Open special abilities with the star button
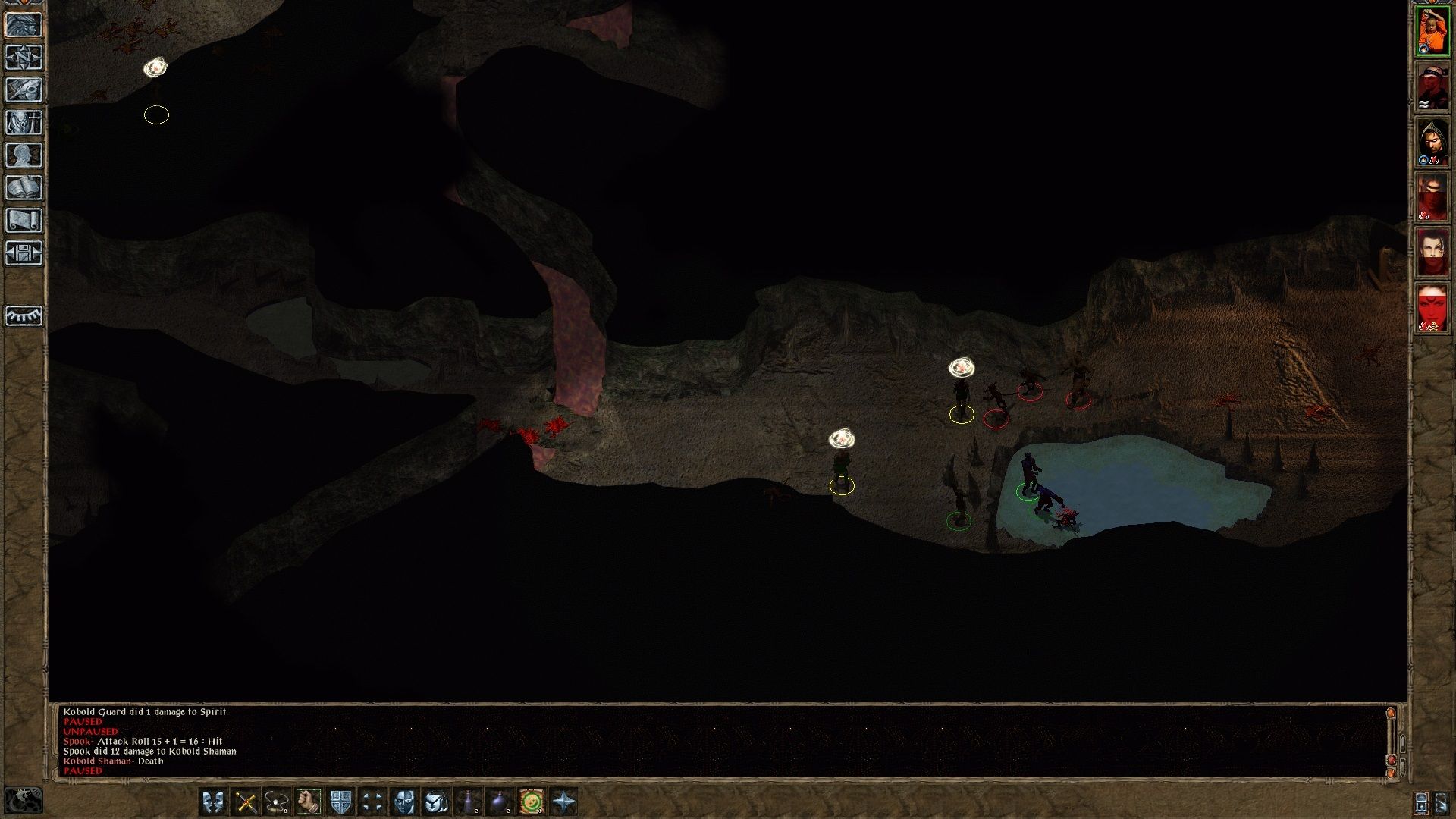Image resolution: width=1456 pixels, height=819 pixels. [x=563, y=802]
